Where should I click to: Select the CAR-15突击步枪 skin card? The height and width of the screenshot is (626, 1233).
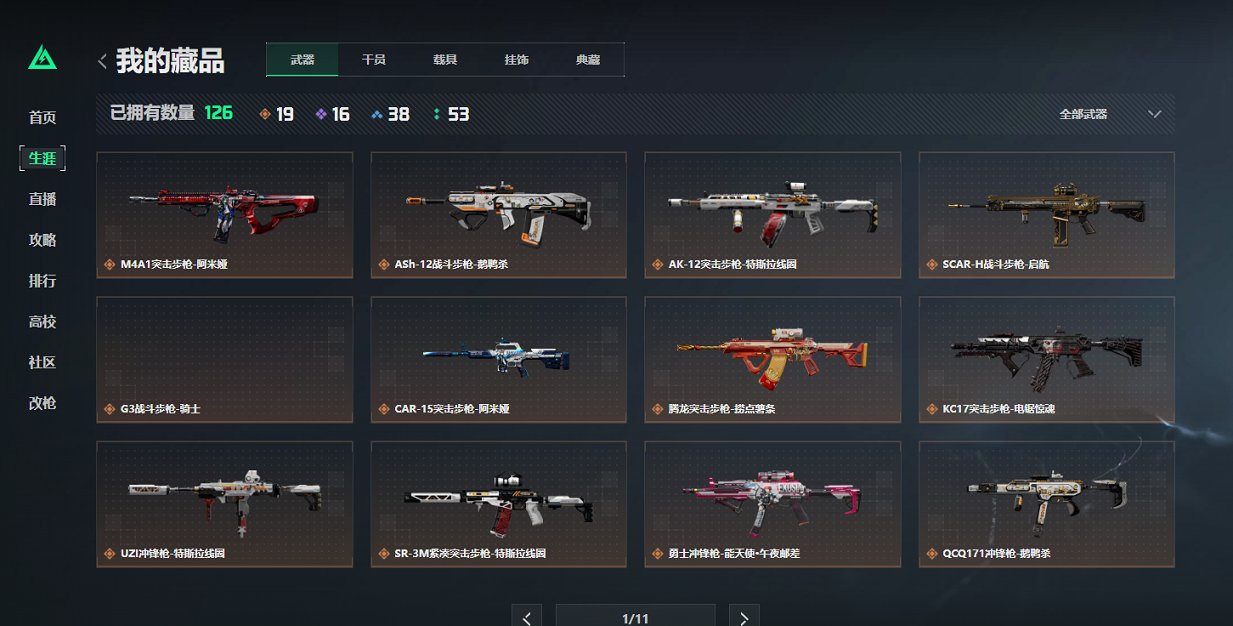[498, 359]
